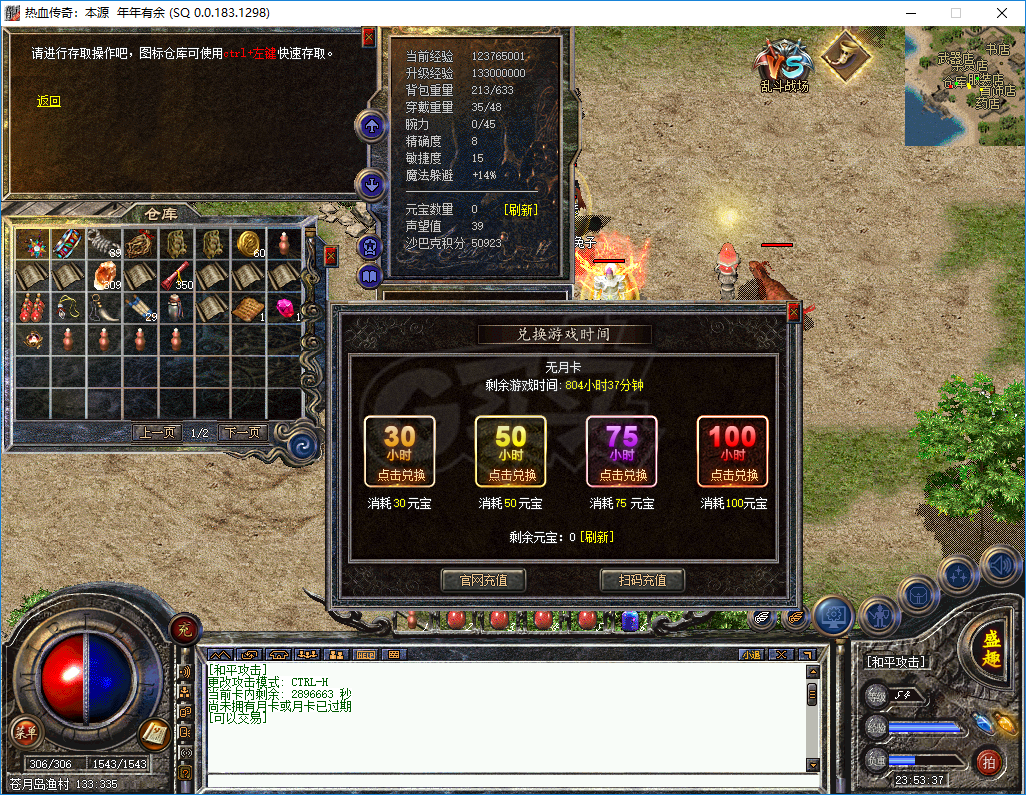Screen dimensions: 1026x795
Task: Open the 乱斗战场 VS battlefield icon
Action: tap(783, 63)
